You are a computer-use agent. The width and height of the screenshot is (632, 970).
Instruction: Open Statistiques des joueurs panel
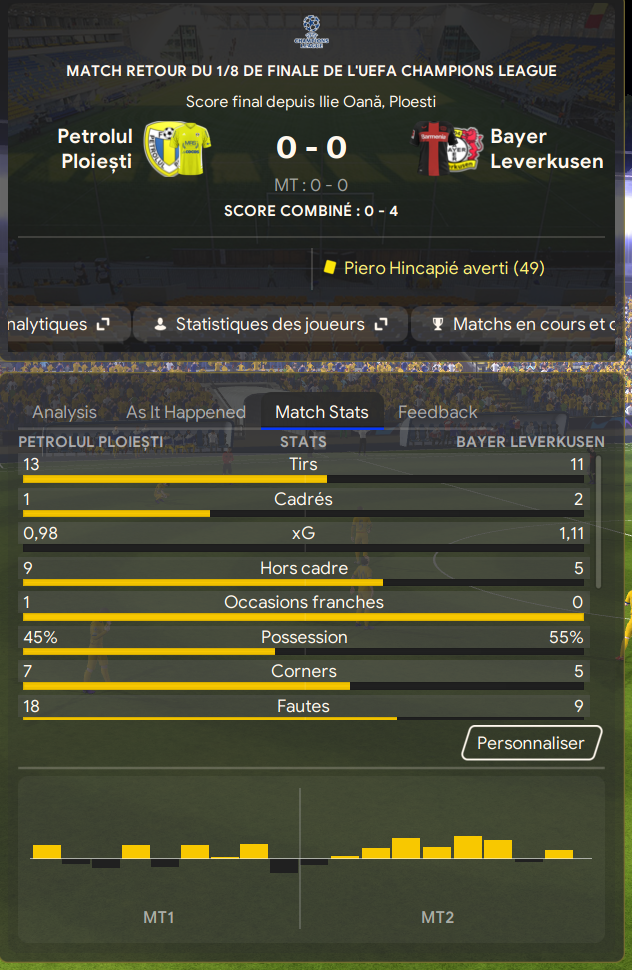point(270,325)
